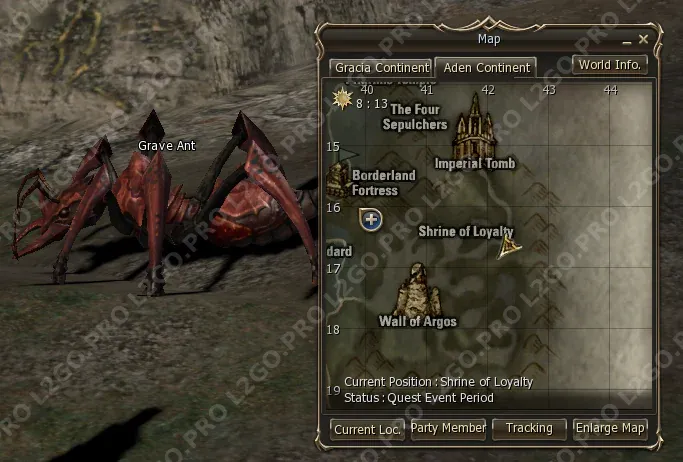Click the Imperial Tomb map marker
The image size is (683, 462).
point(476,126)
